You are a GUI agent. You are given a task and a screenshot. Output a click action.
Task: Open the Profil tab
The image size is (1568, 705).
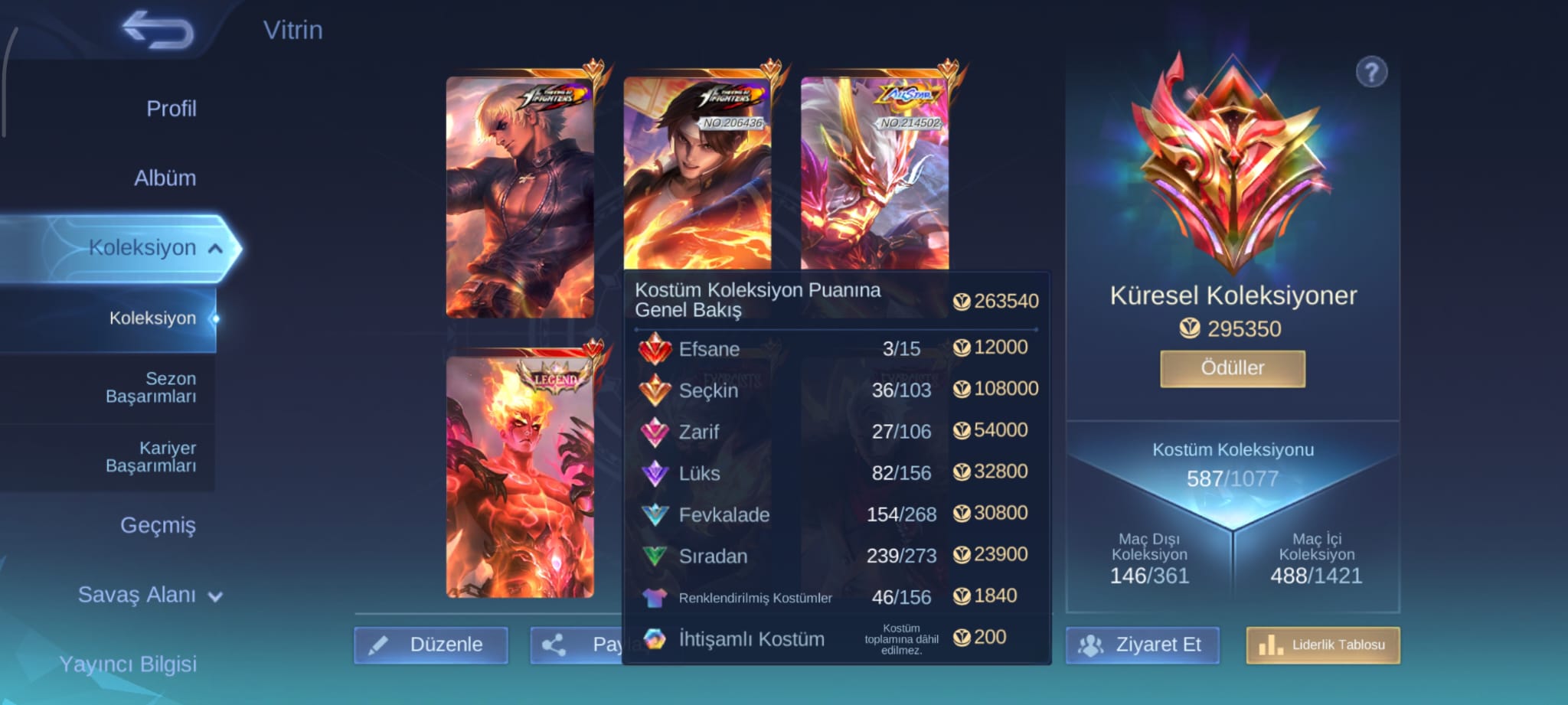171,109
